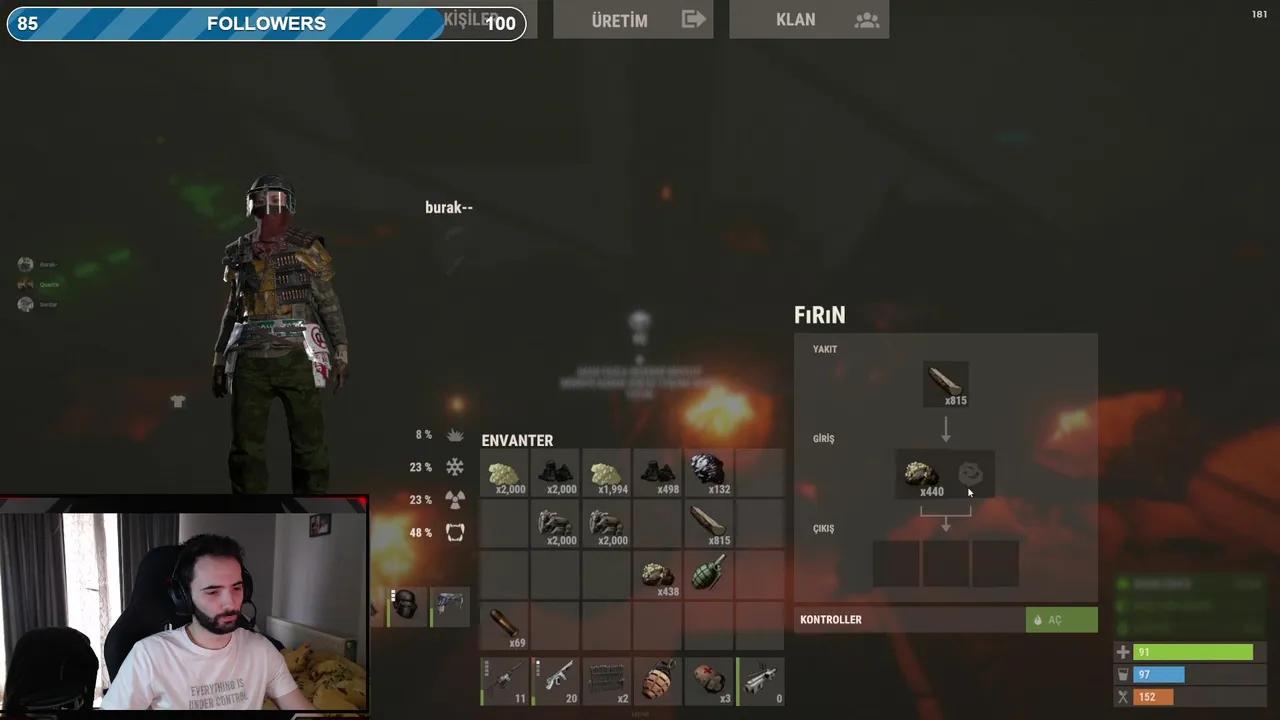Open the ÜRETİM tab
Viewport: 1280px width, 720px height.
pos(632,20)
